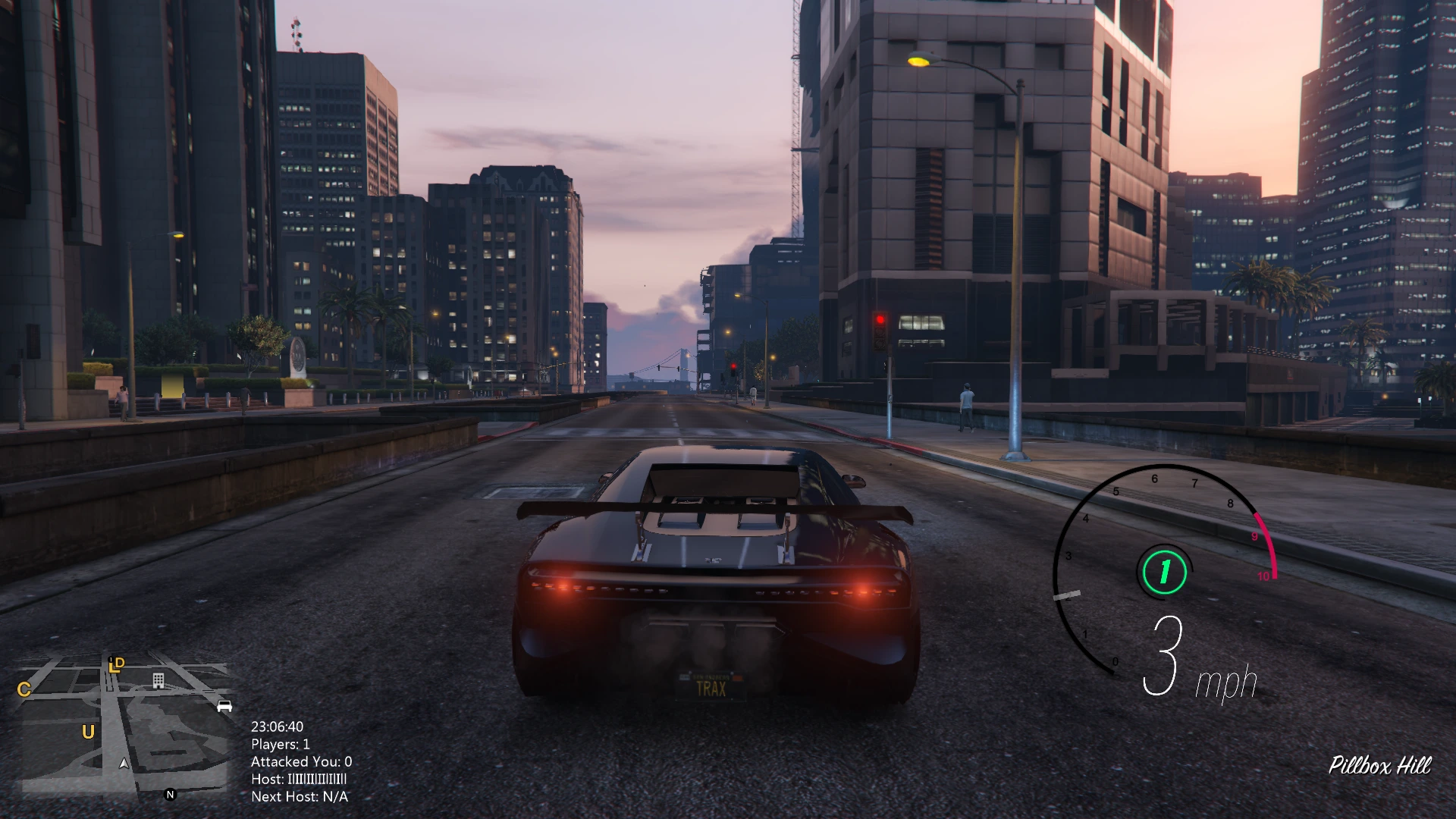
Task: Click the building blip on the minimap
Action: pyautogui.click(x=158, y=681)
